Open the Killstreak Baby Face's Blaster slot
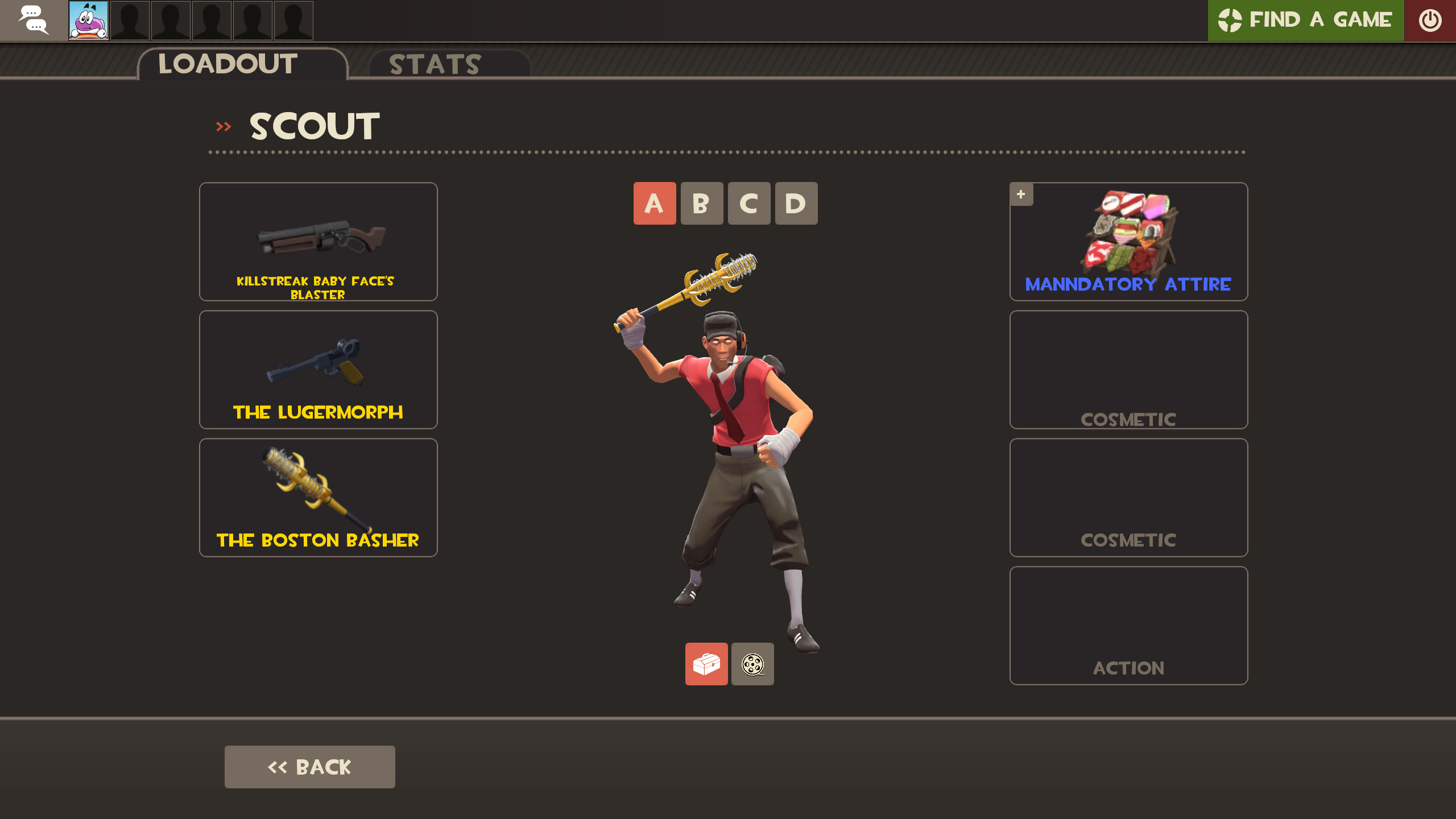This screenshot has width=1456, height=819. coord(318,242)
